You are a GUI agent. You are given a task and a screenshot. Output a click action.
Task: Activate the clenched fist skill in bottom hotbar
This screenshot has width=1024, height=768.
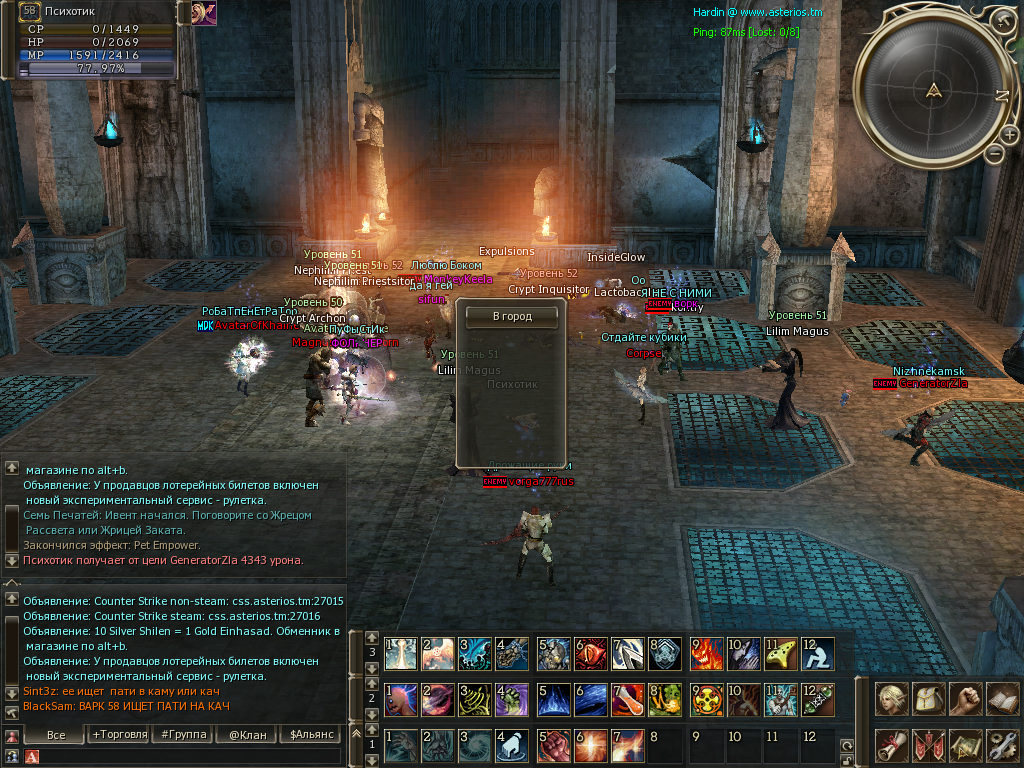point(552,746)
